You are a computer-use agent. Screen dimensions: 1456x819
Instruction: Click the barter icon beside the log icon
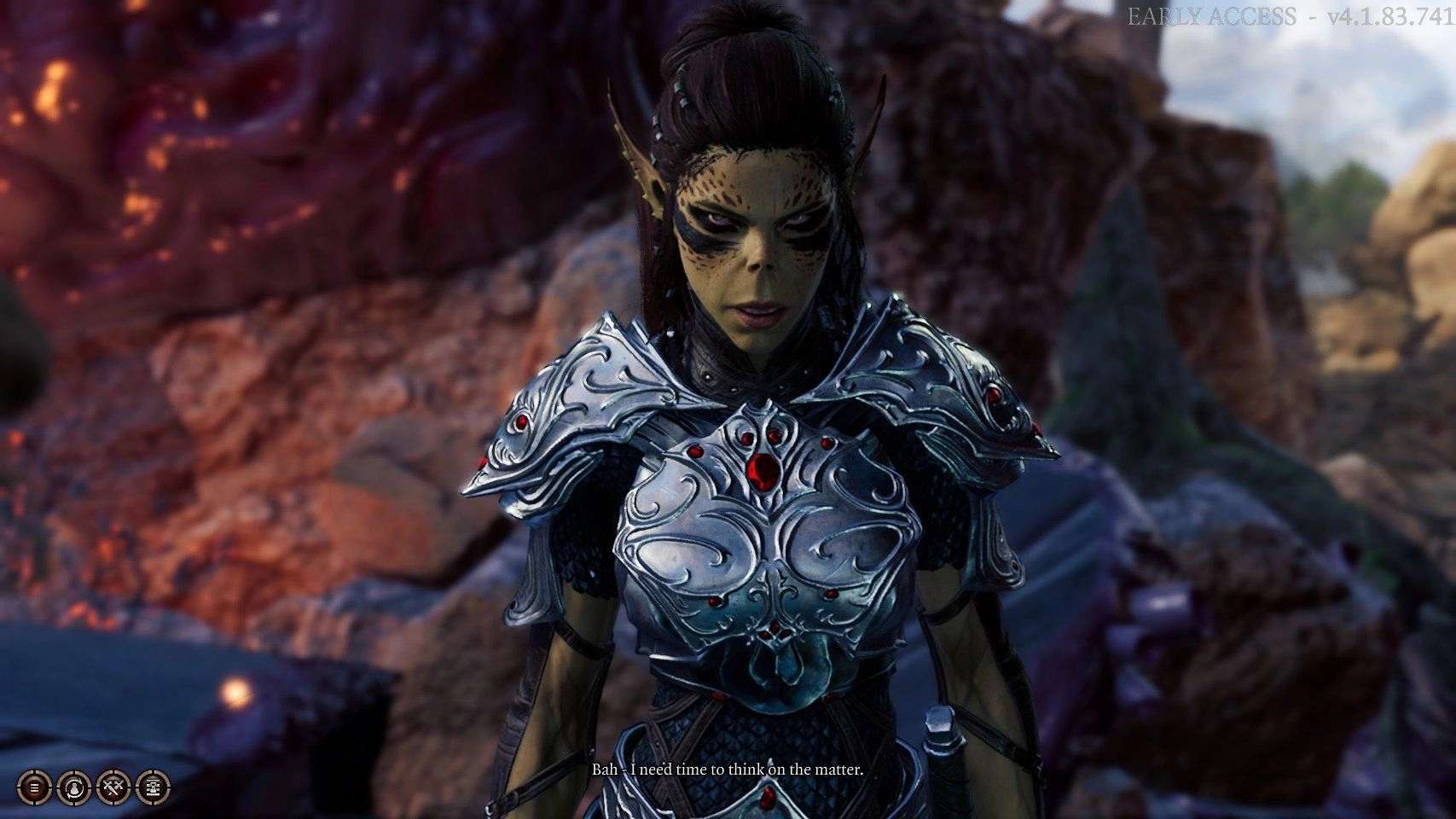click(73, 787)
